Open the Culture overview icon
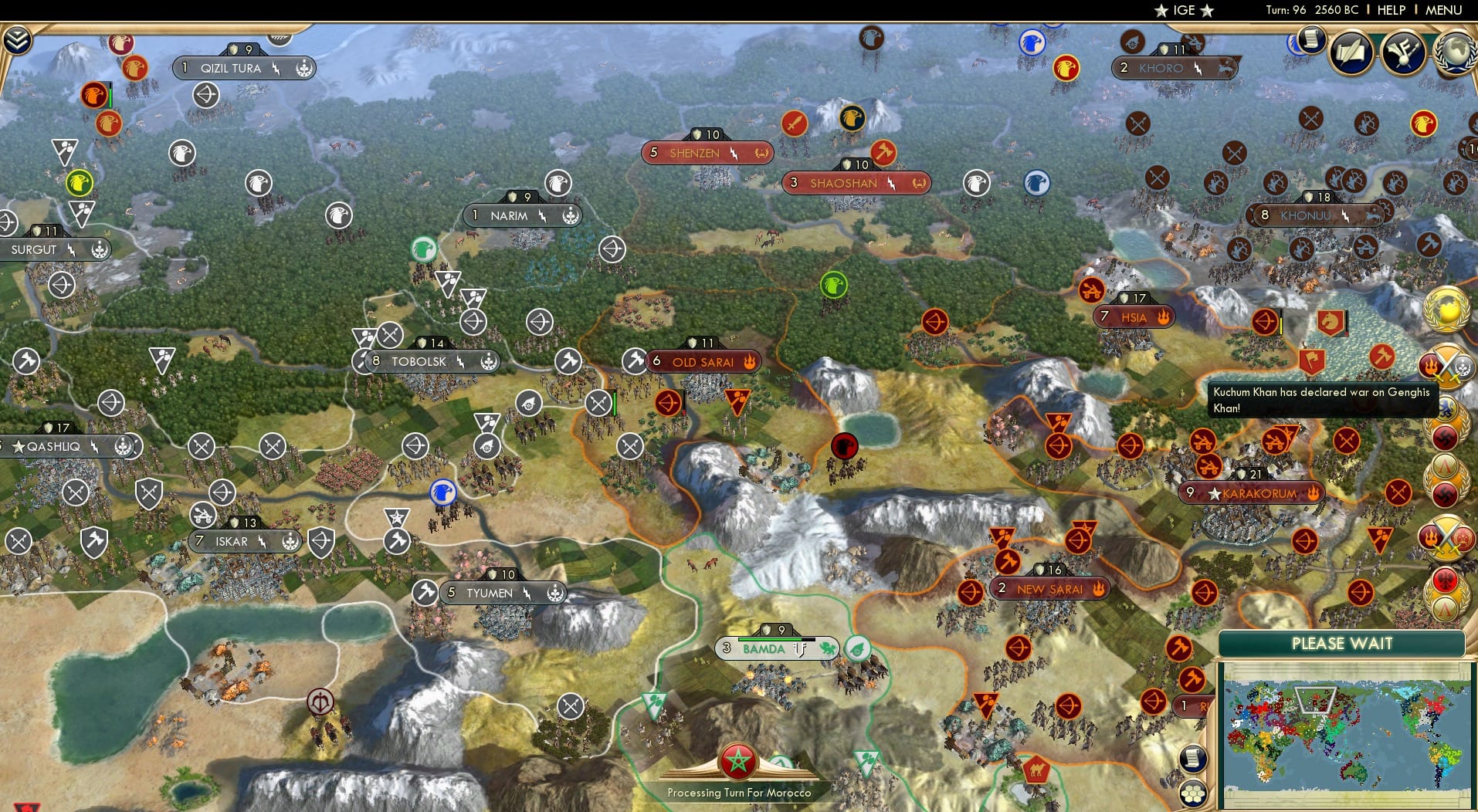 [1404, 52]
